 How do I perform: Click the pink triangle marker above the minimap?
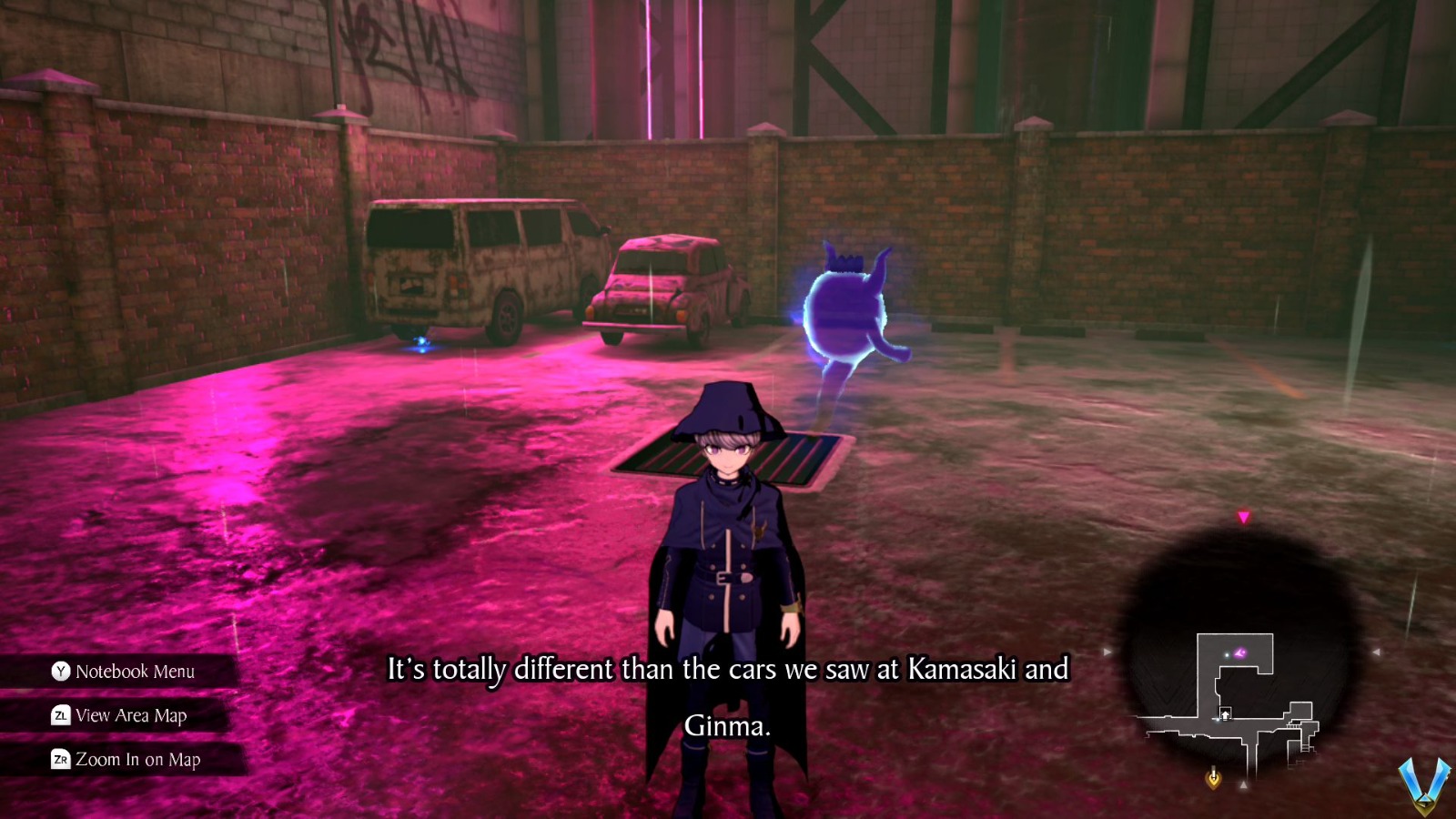(x=1243, y=516)
